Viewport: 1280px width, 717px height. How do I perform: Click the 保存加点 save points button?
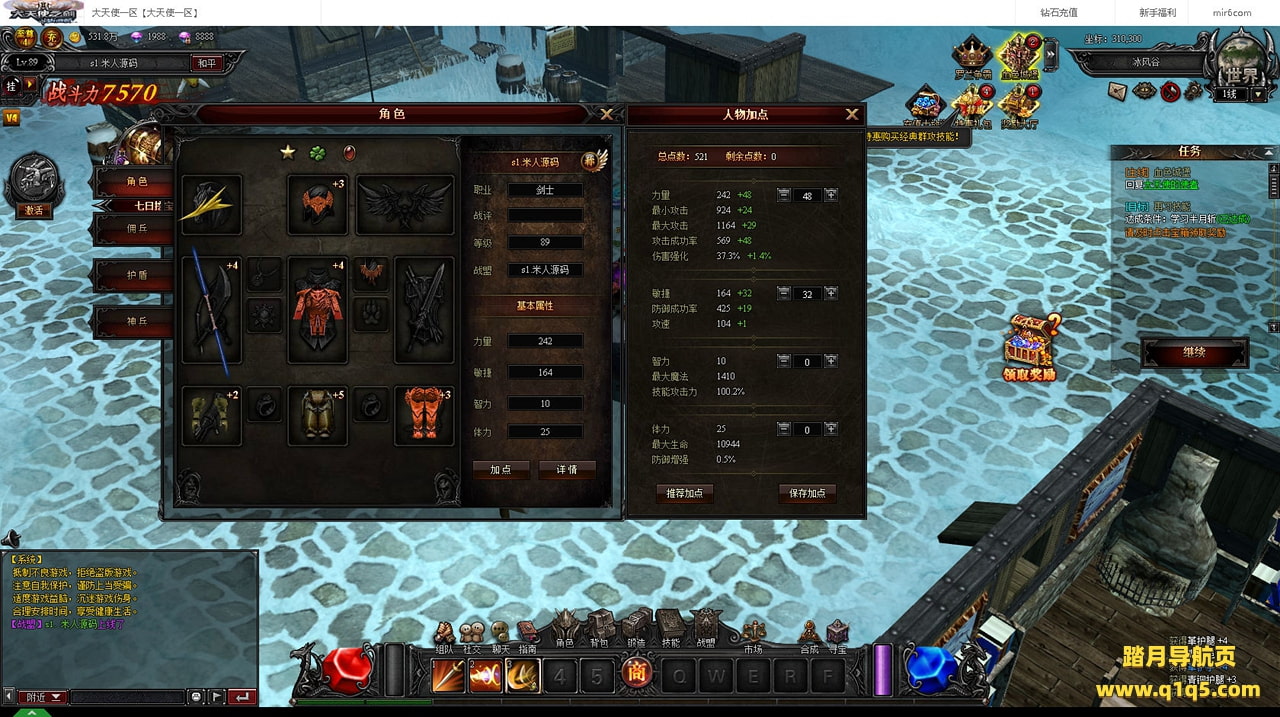pyautogui.click(x=807, y=493)
